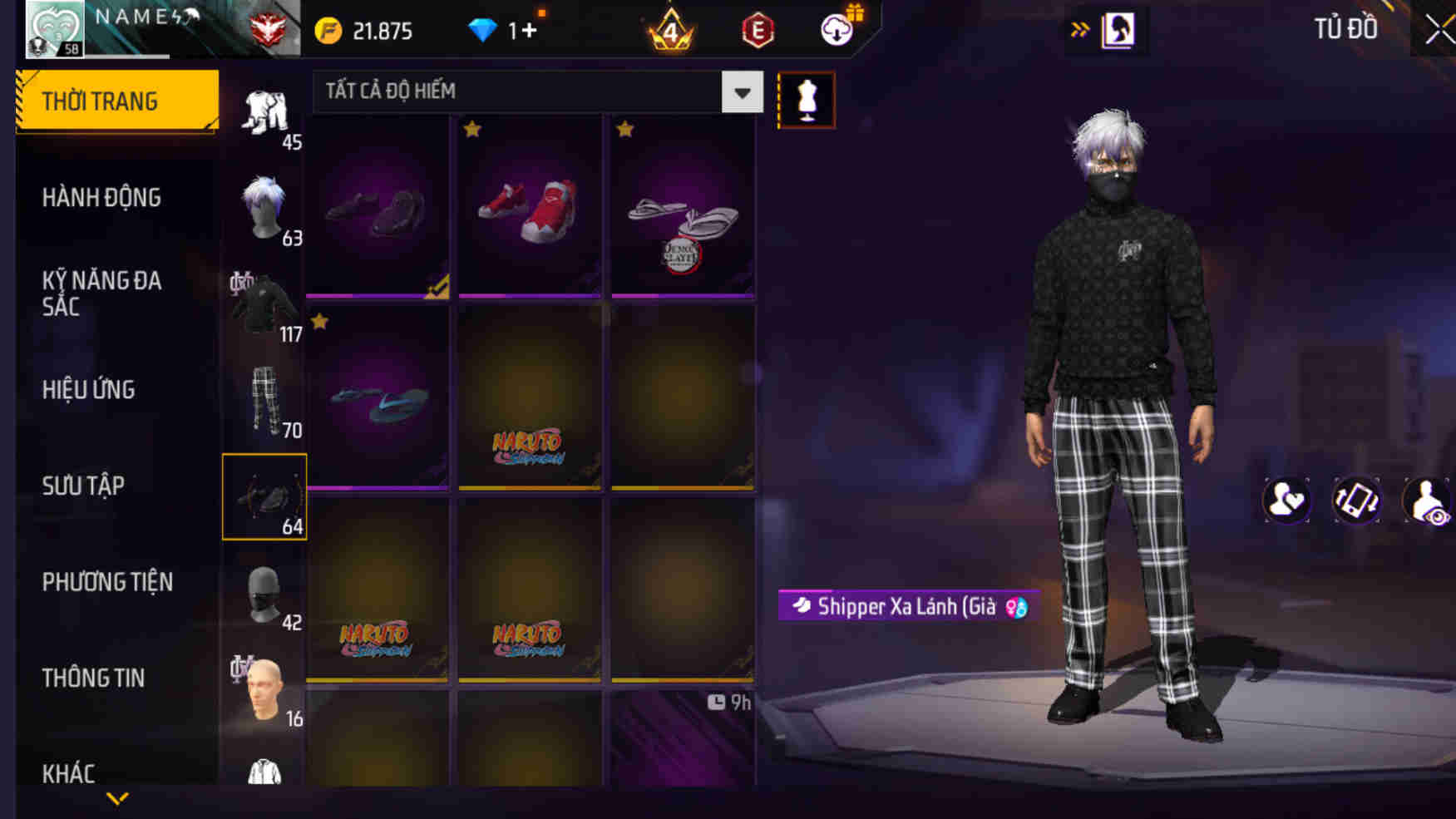Toggle the character preview eye icon
The width and height of the screenshot is (1456, 819).
coord(1428,500)
